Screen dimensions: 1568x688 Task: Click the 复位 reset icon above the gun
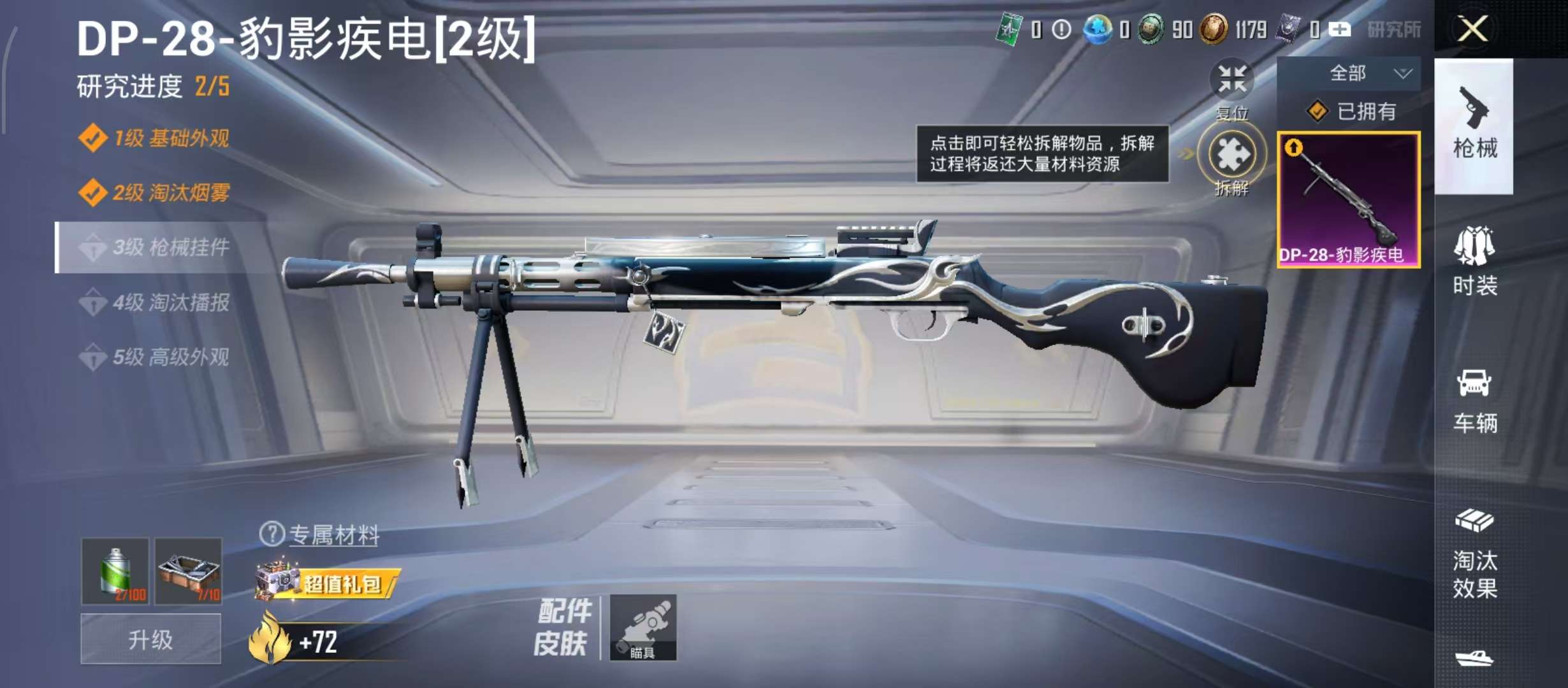tap(1231, 80)
